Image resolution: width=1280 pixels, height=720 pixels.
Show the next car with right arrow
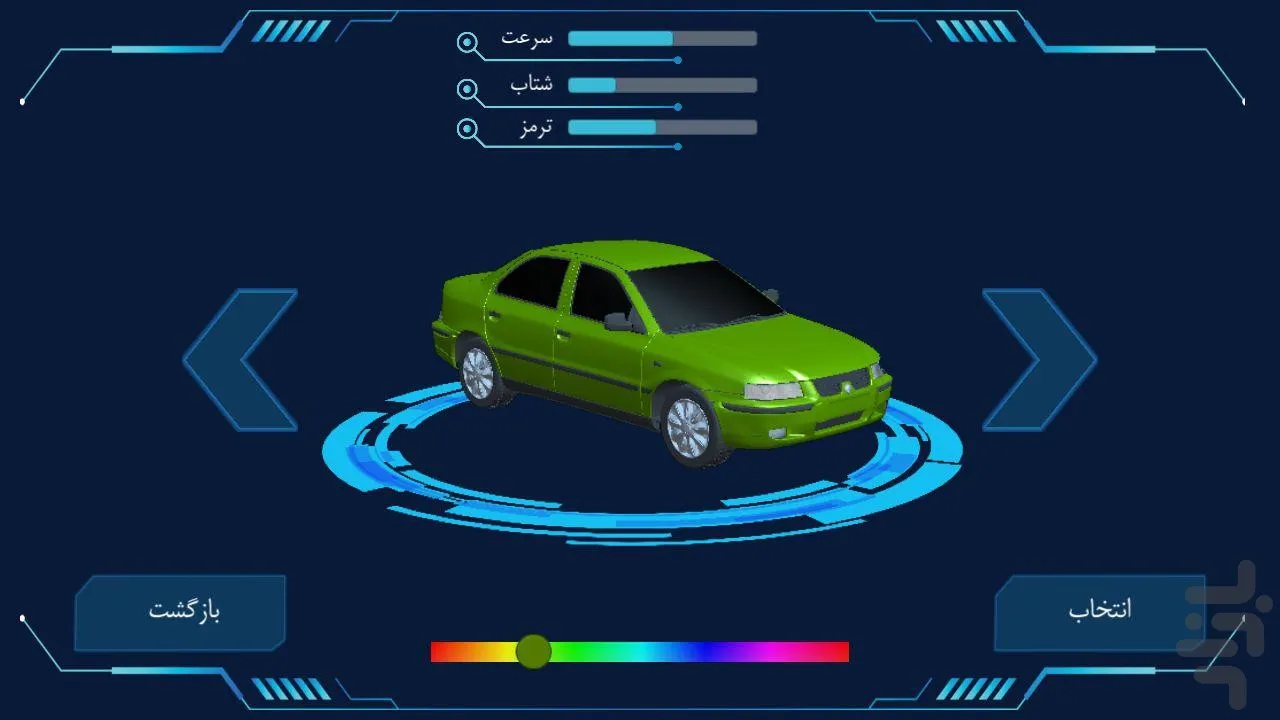[x=1041, y=360]
